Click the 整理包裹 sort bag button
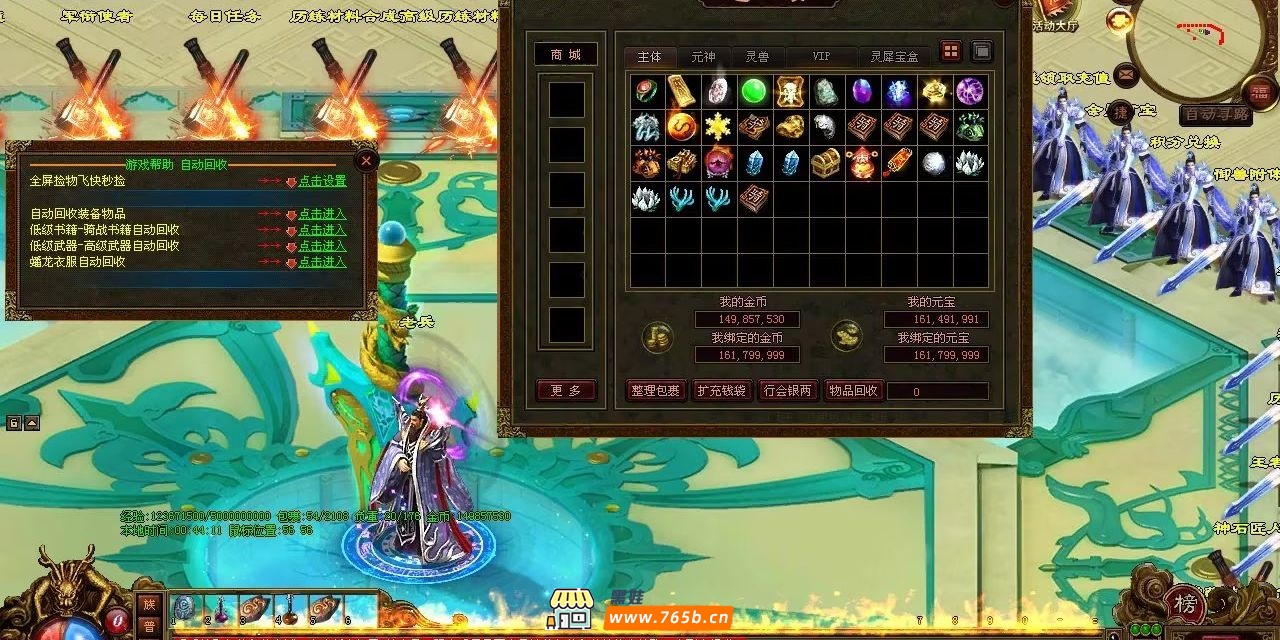 coord(656,391)
